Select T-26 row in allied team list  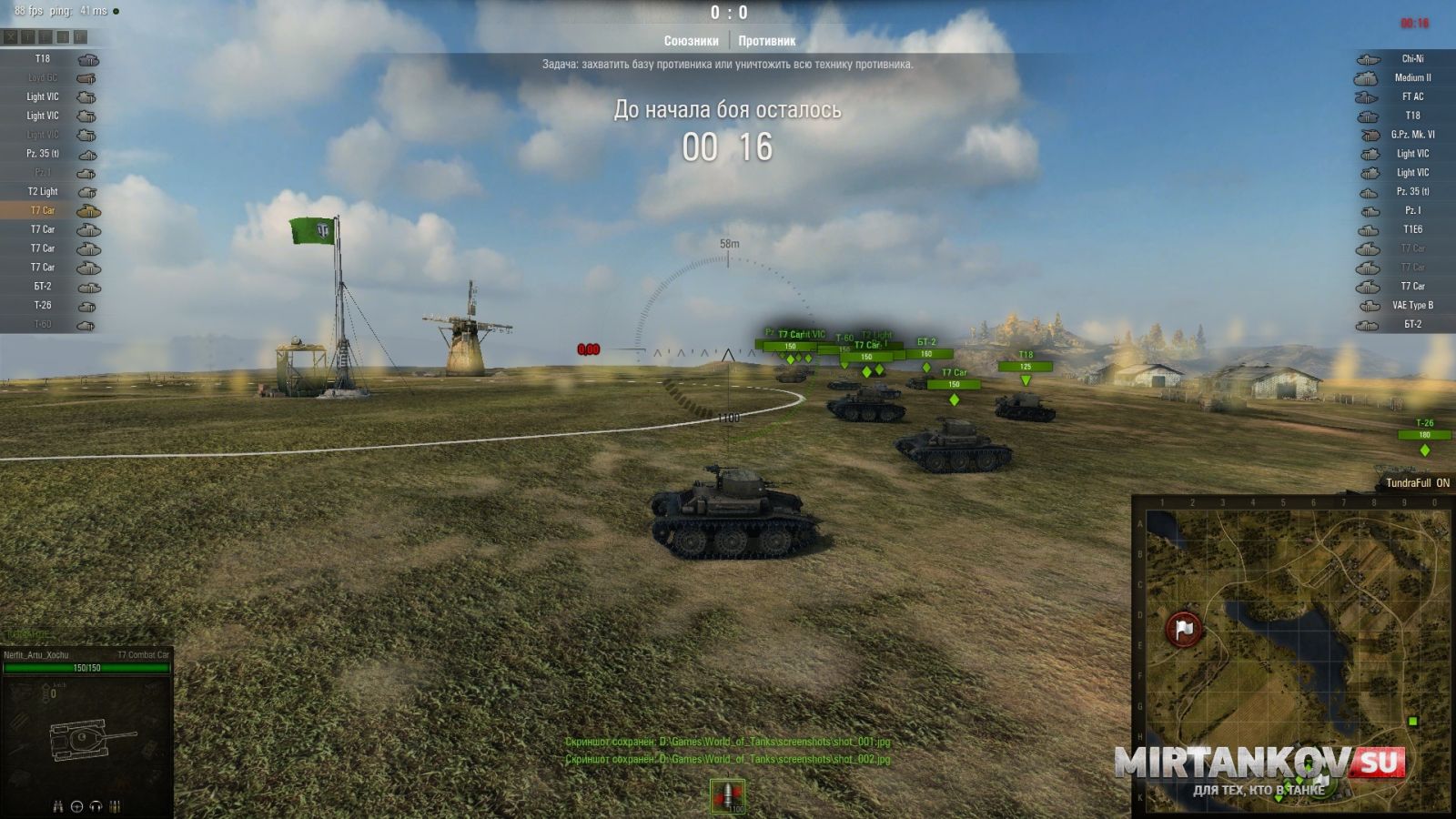tap(50, 305)
